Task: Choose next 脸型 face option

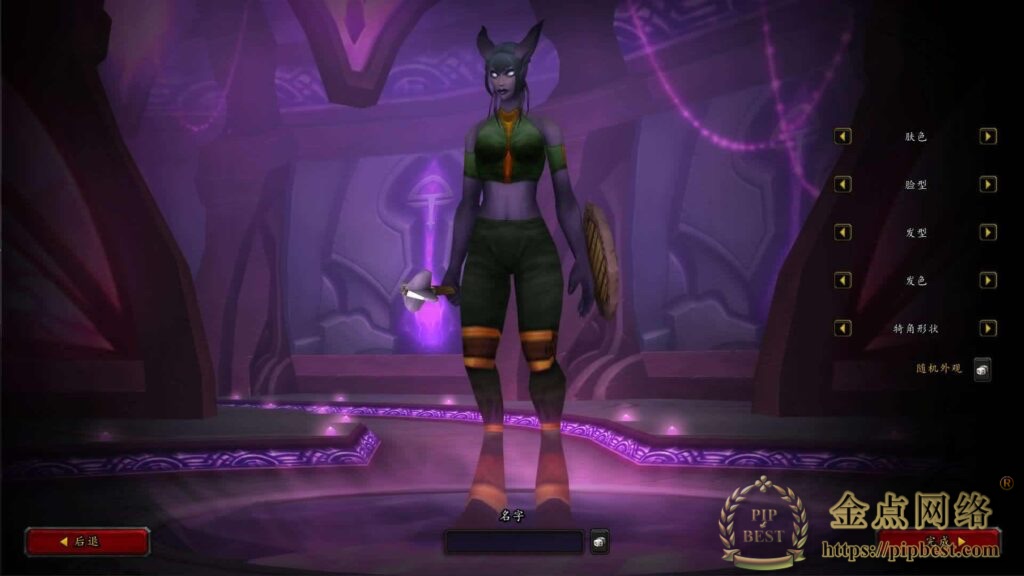Action: [x=988, y=184]
